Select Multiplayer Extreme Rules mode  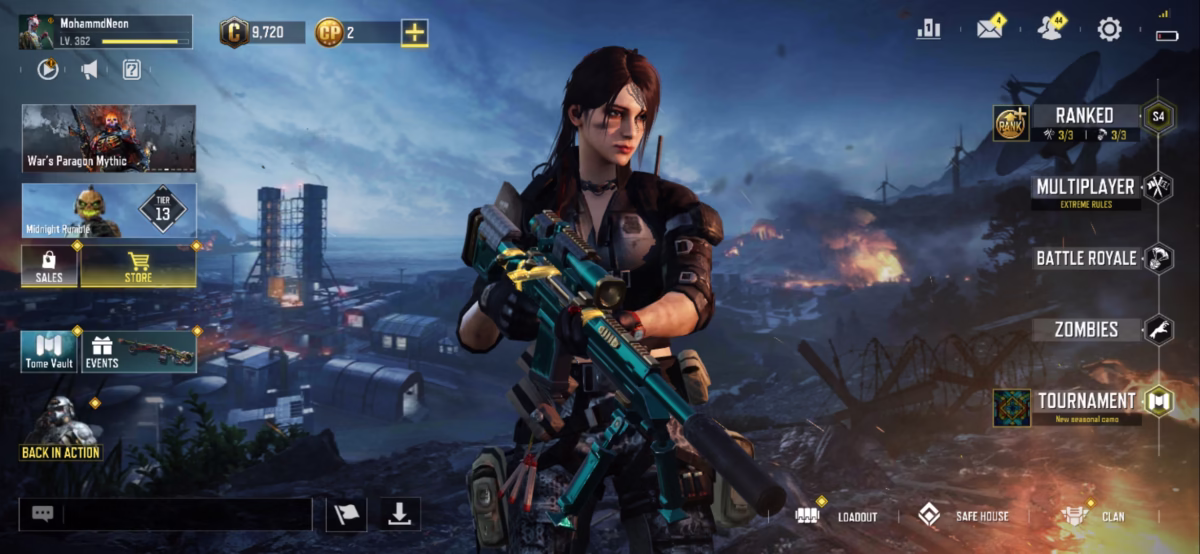pos(1085,188)
